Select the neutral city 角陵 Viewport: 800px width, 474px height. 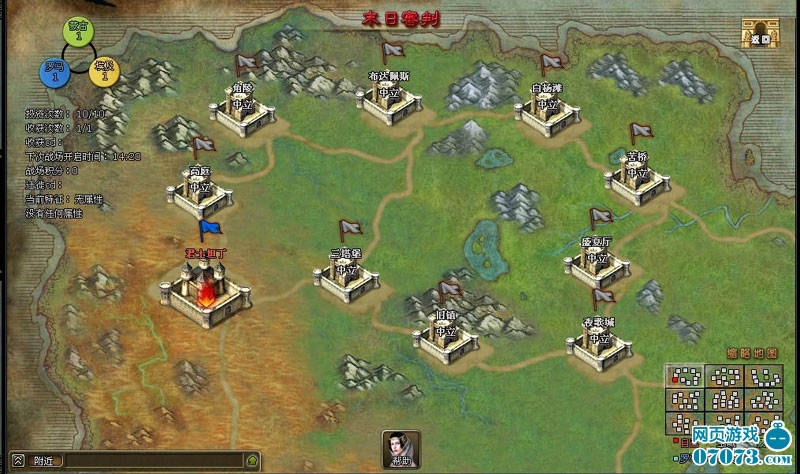(242, 111)
